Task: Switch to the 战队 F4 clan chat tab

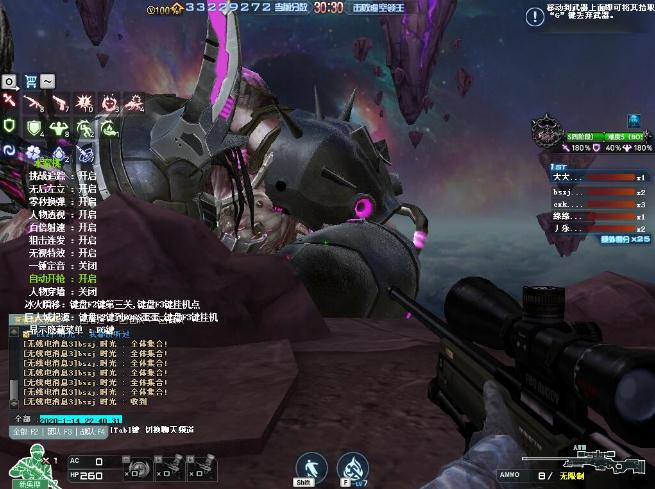Action: click(x=93, y=431)
